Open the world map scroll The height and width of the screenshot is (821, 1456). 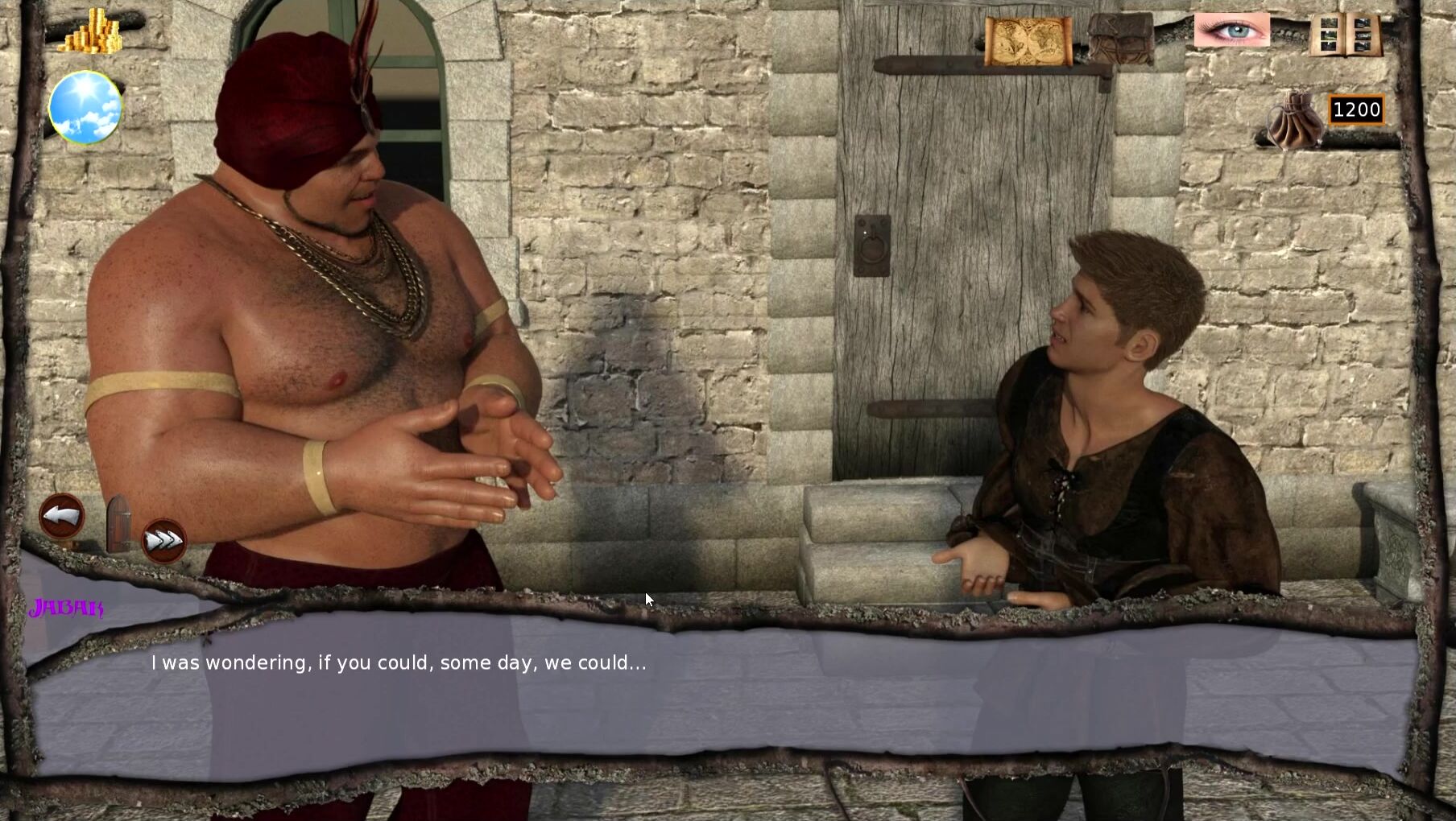tap(1028, 40)
